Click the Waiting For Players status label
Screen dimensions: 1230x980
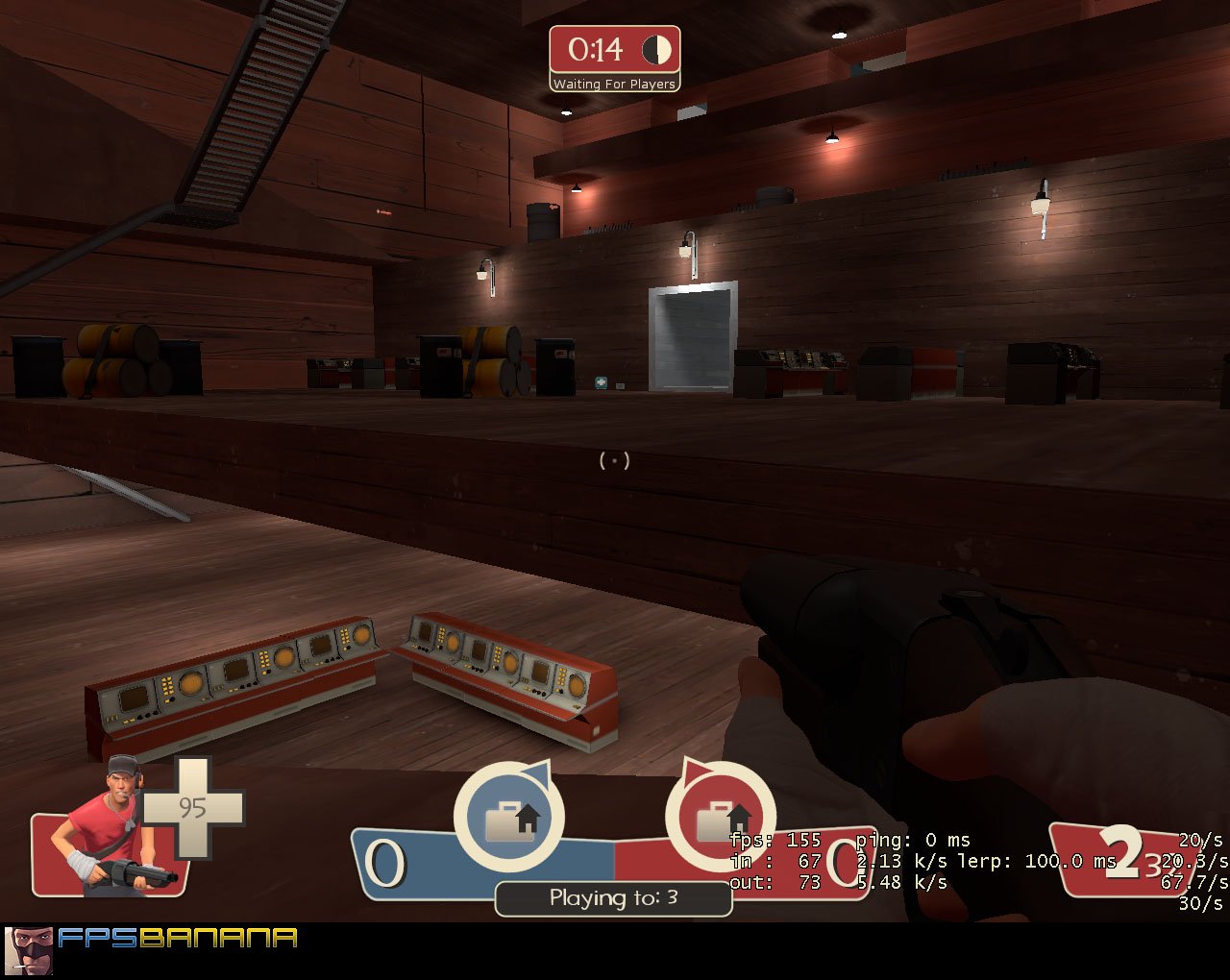[613, 84]
